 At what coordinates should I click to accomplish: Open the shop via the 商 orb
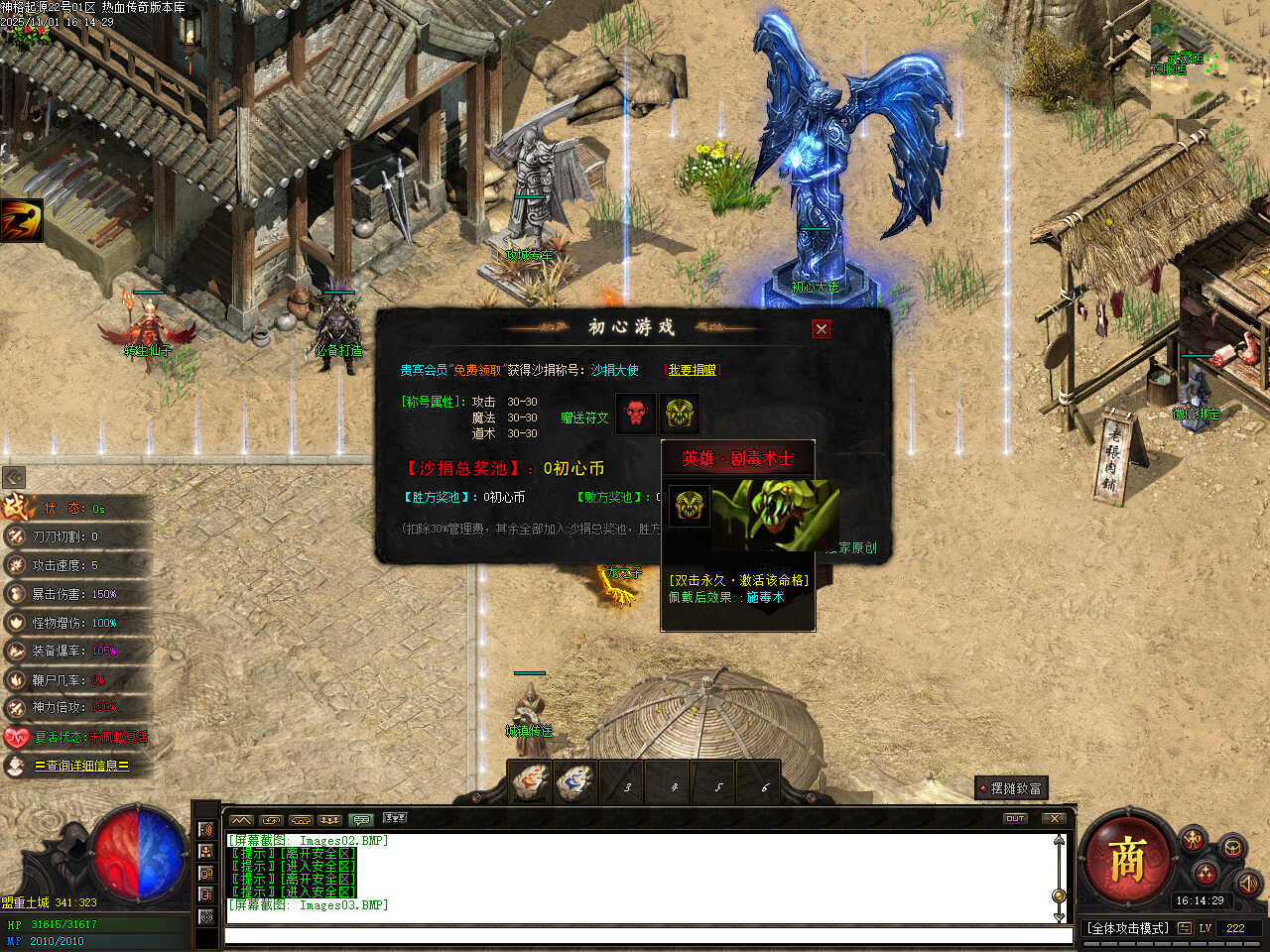pos(1127,859)
